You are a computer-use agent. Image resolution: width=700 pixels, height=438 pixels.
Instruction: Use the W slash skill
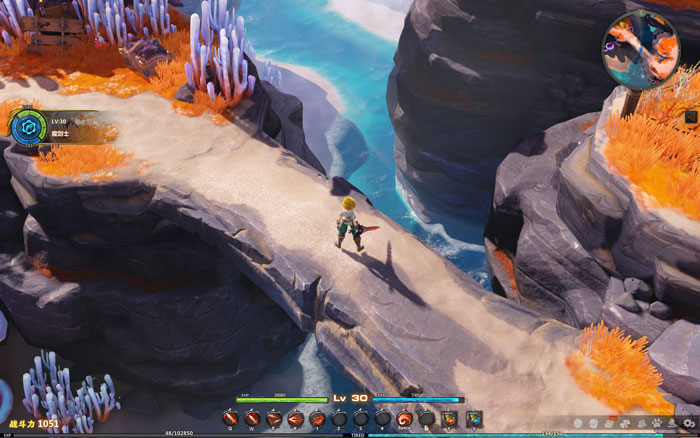tap(253, 418)
